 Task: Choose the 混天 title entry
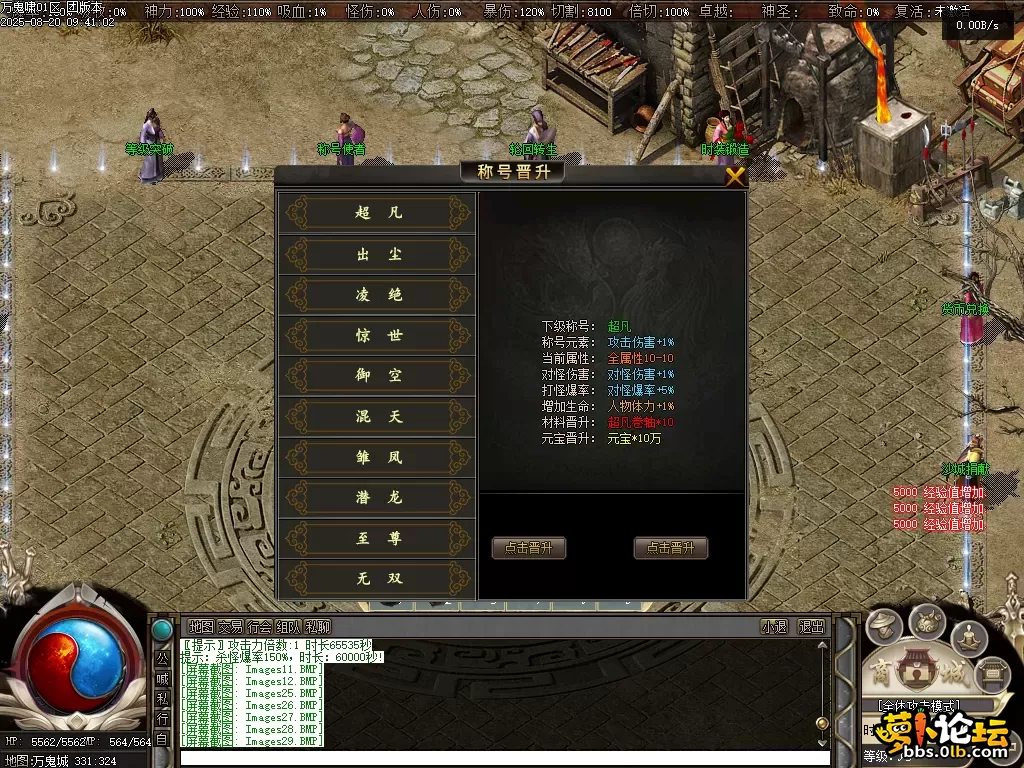[x=378, y=417]
